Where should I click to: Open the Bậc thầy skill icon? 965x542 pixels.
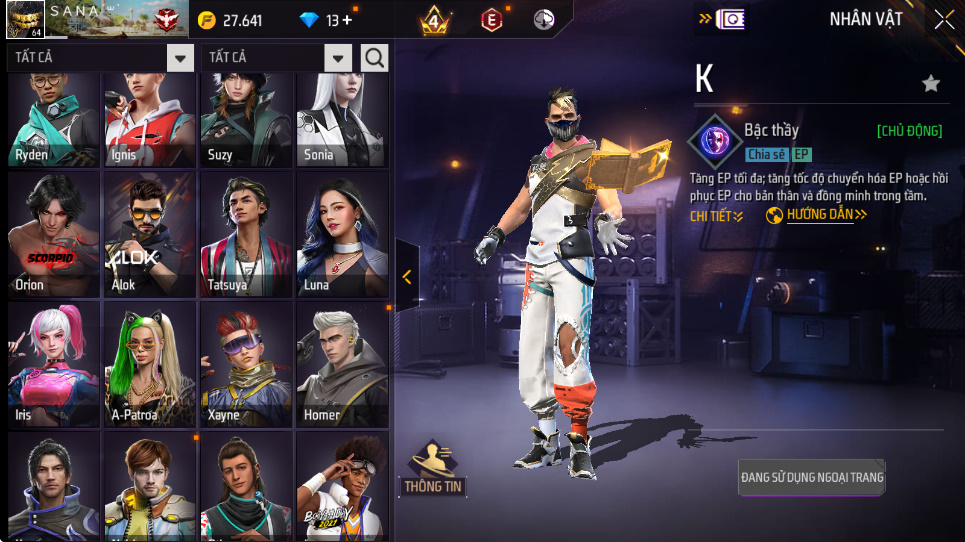tap(715, 139)
